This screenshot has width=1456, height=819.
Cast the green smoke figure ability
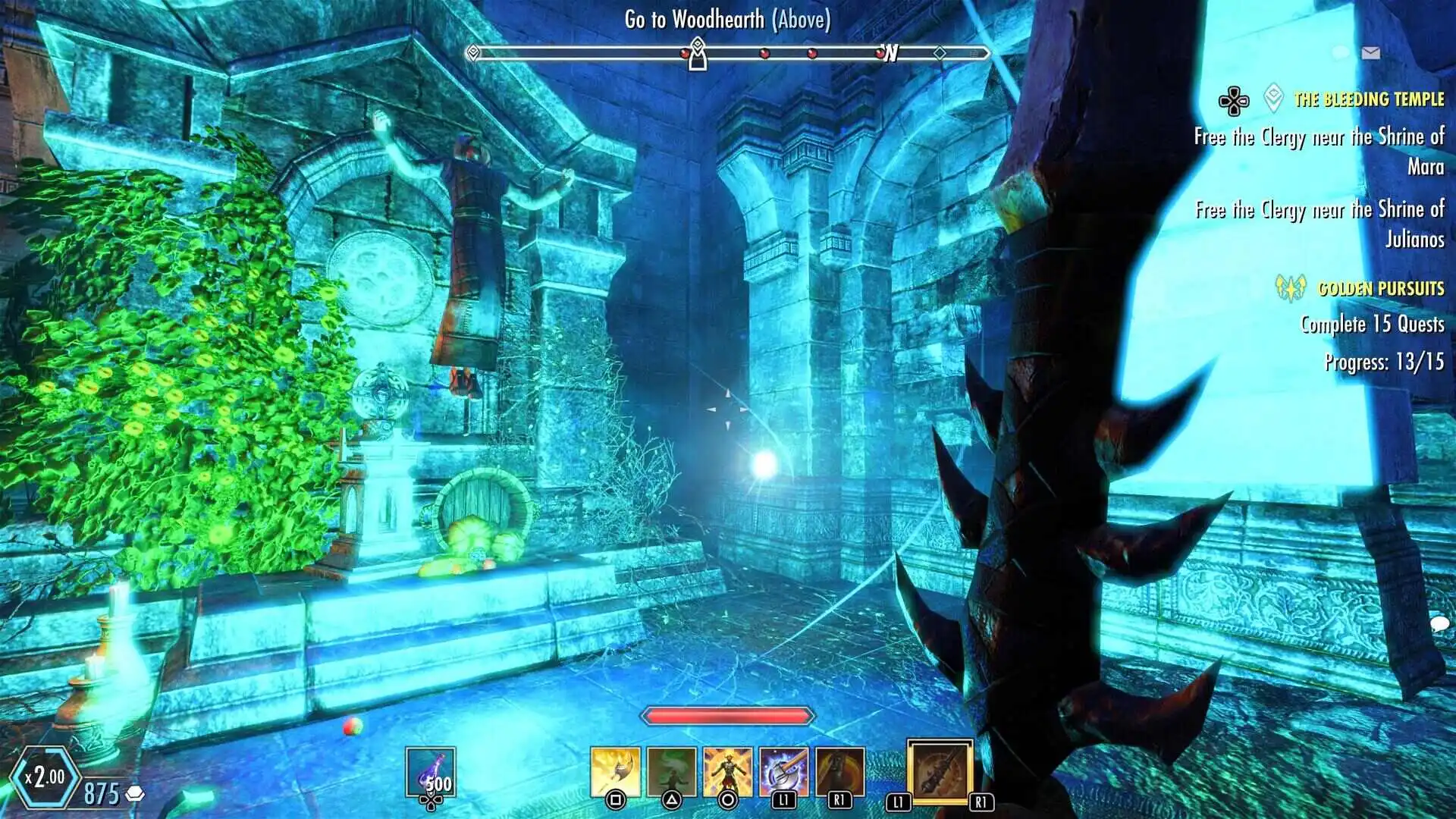click(671, 772)
